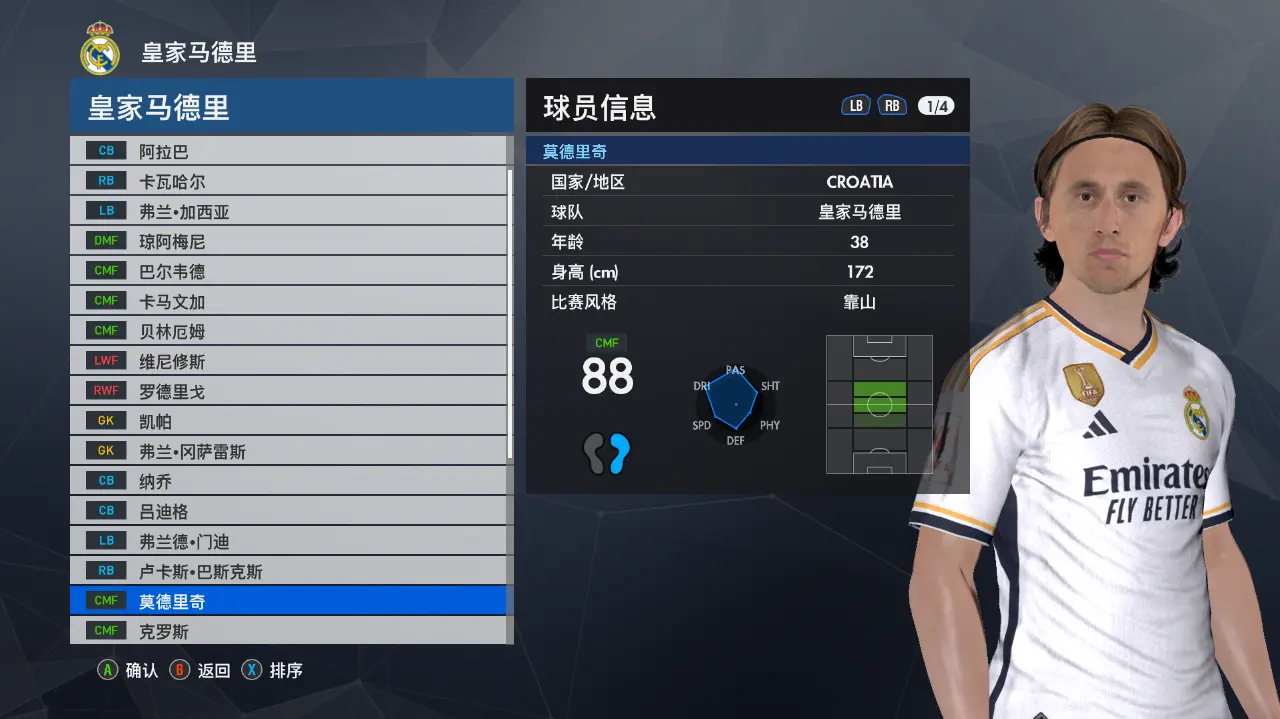Select player 阿拉巴 from the list

click(288, 151)
